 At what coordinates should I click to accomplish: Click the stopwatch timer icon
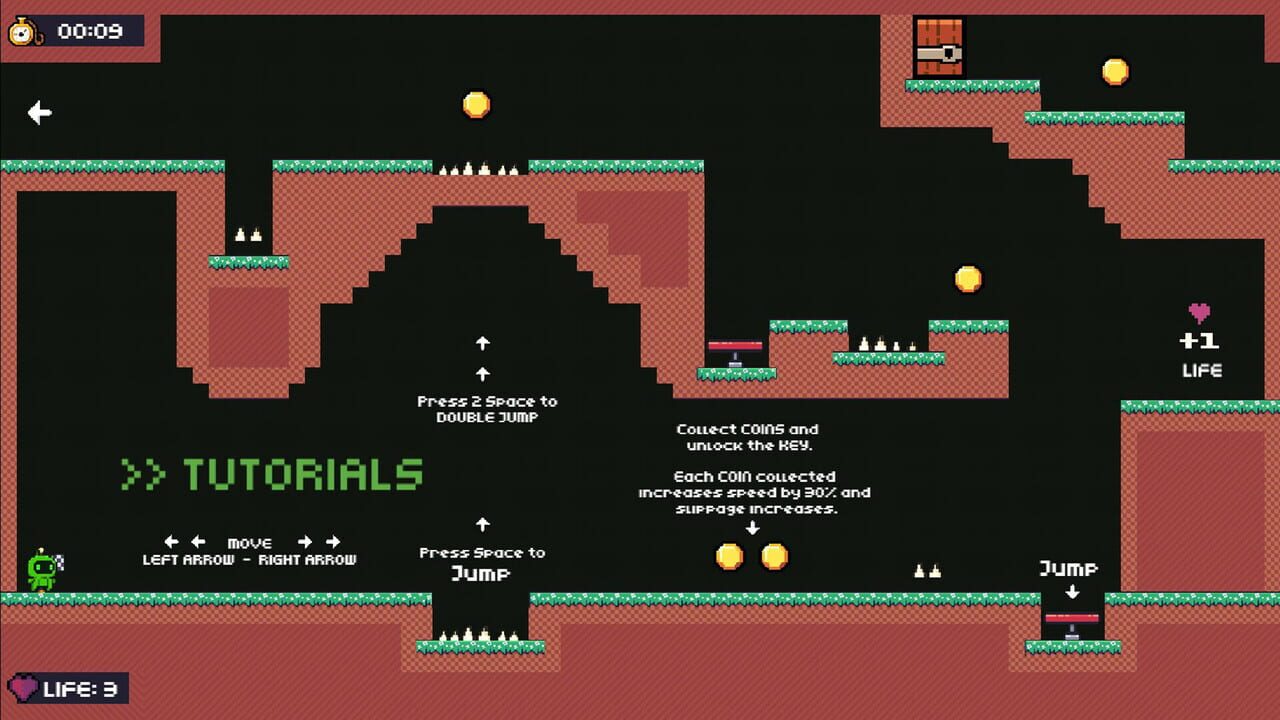pyautogui.click(x=24, y=30)
